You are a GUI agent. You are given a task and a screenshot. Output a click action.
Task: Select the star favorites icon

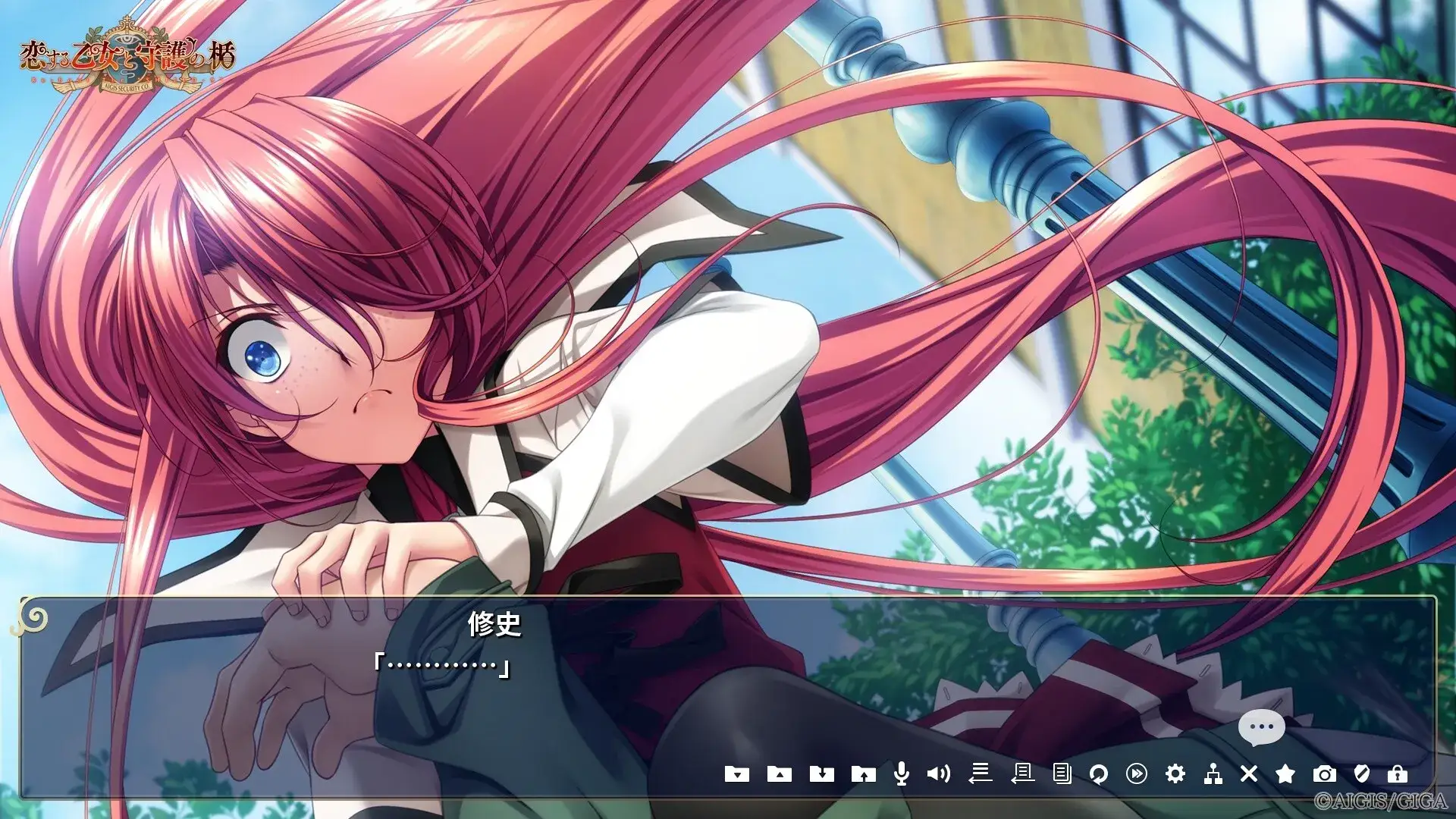tap(1288, 773)
